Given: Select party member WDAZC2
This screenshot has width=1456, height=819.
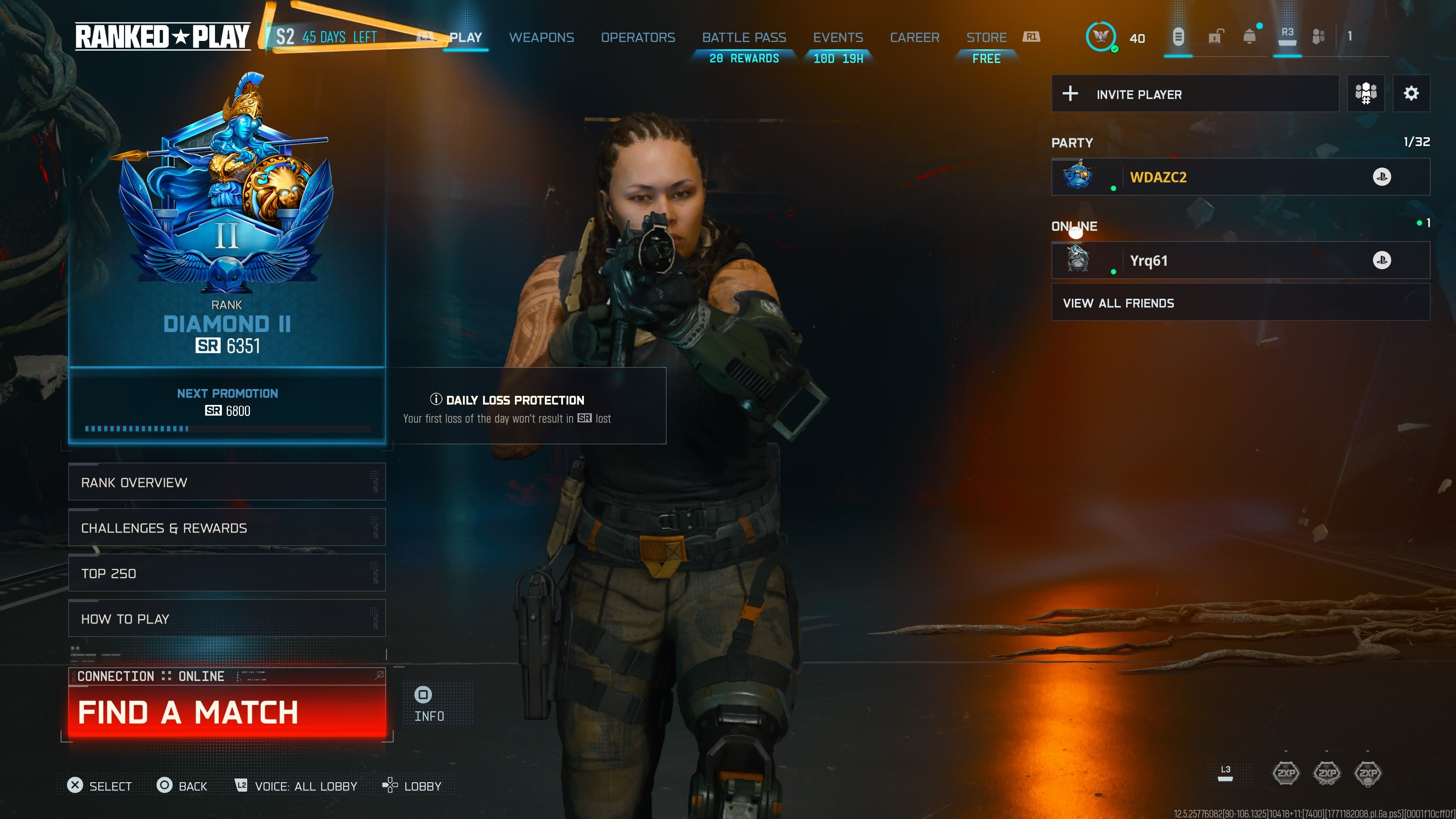Looking at the screenshot, I should click(1240, 177).
